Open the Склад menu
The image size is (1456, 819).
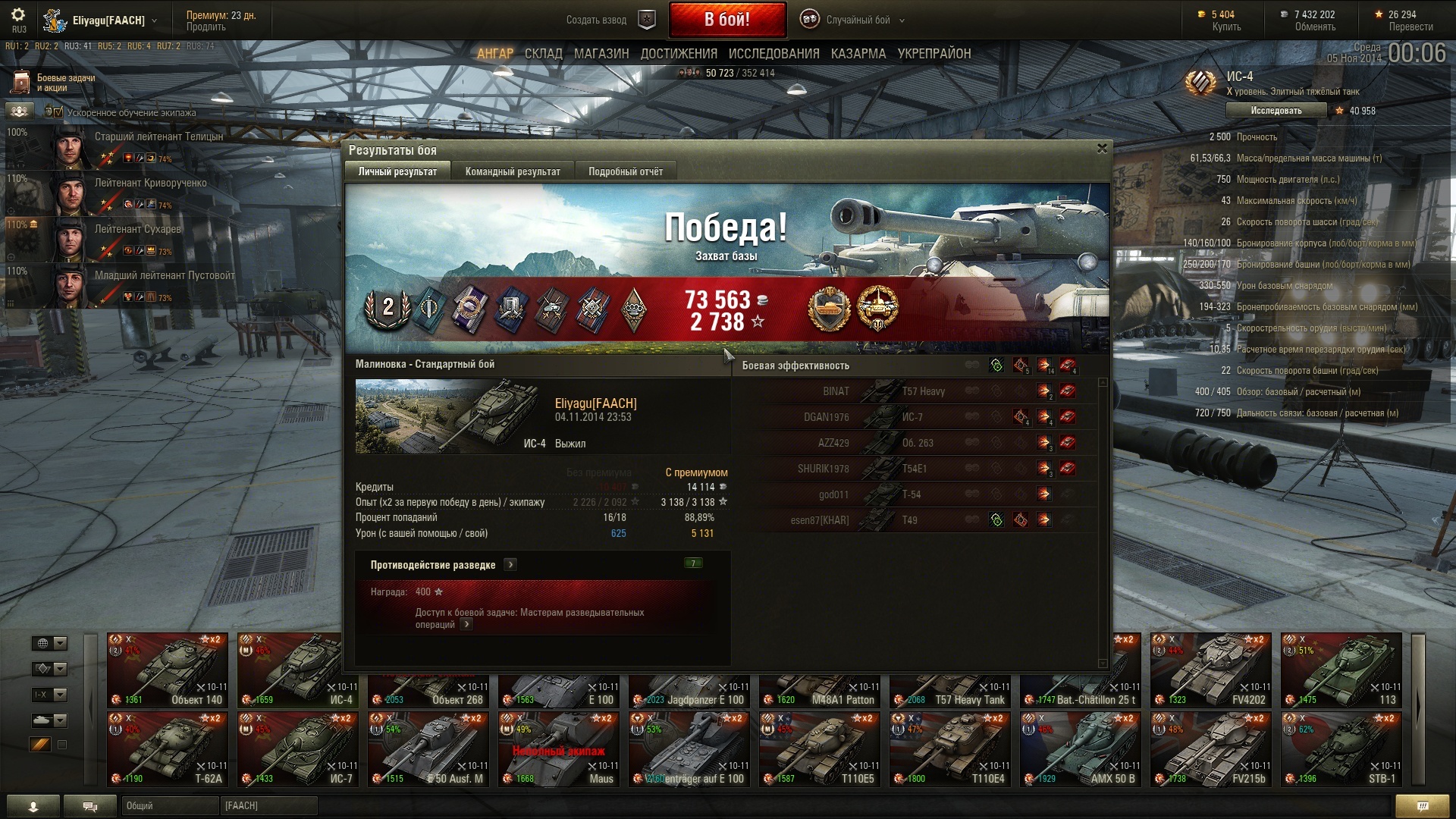pos(543,54)
